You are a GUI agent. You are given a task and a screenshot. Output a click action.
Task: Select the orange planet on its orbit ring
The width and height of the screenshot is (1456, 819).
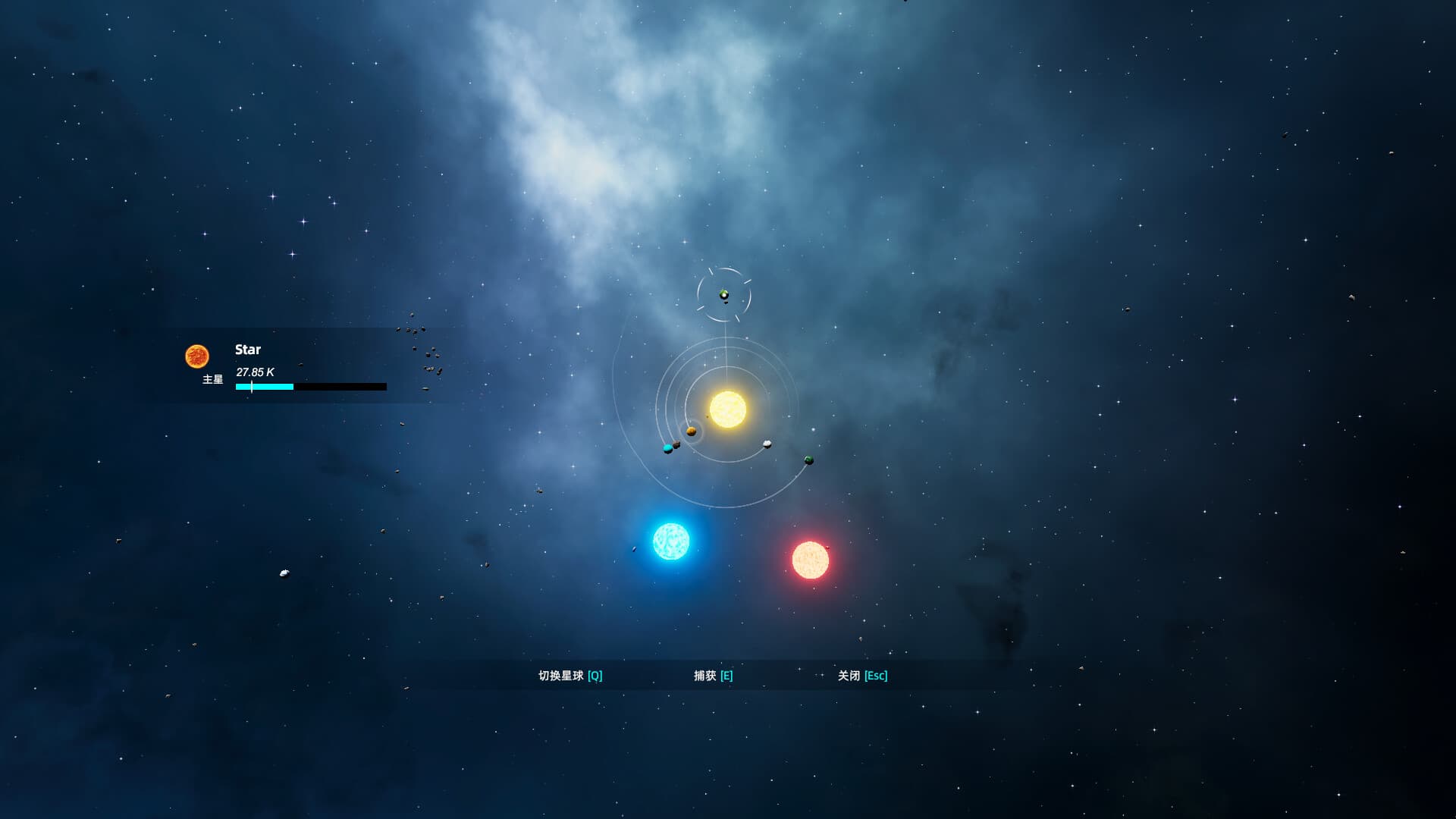(x=692, y=431)
